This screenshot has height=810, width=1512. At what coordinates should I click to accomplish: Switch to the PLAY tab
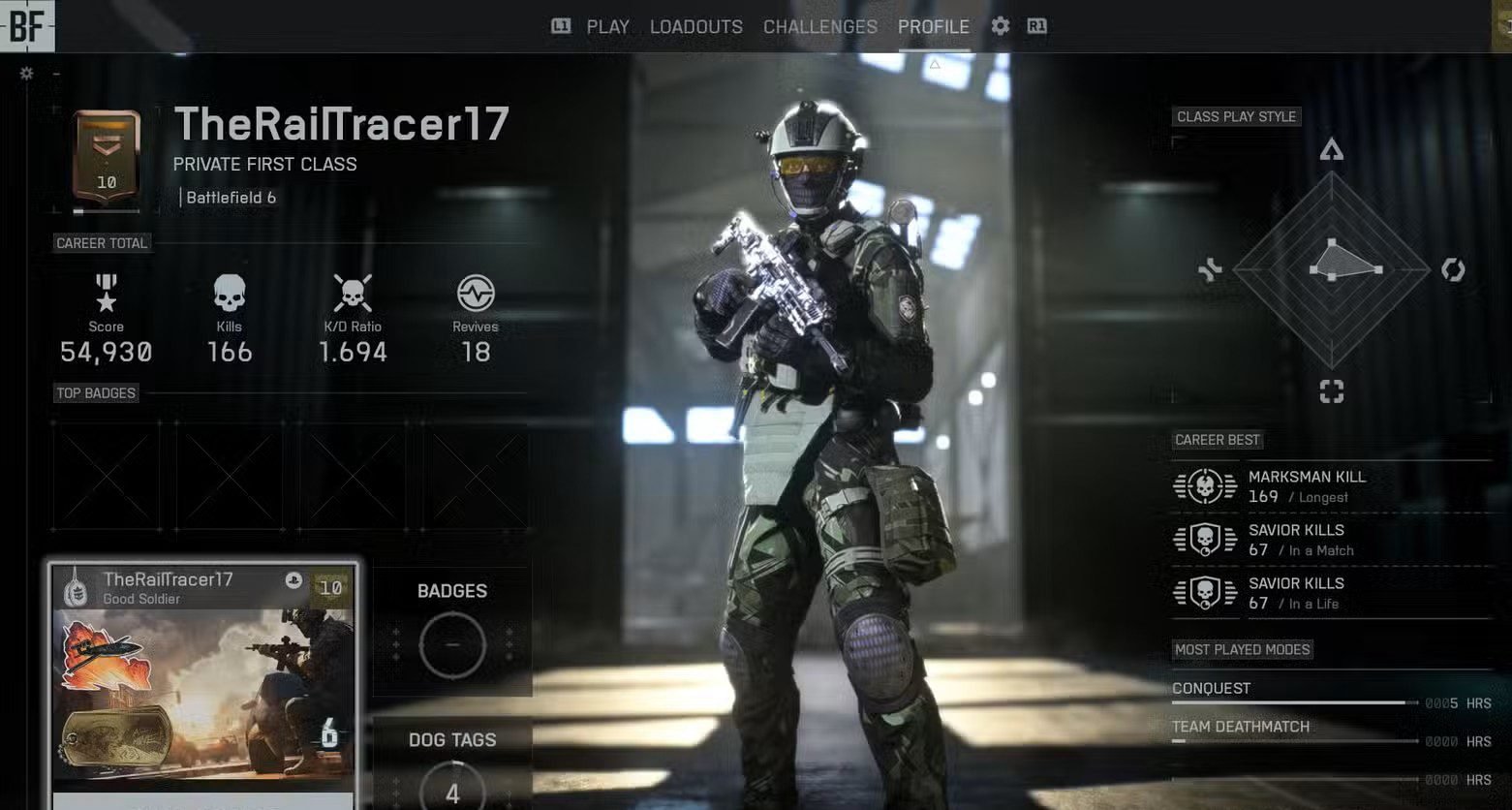pos(607,27)
